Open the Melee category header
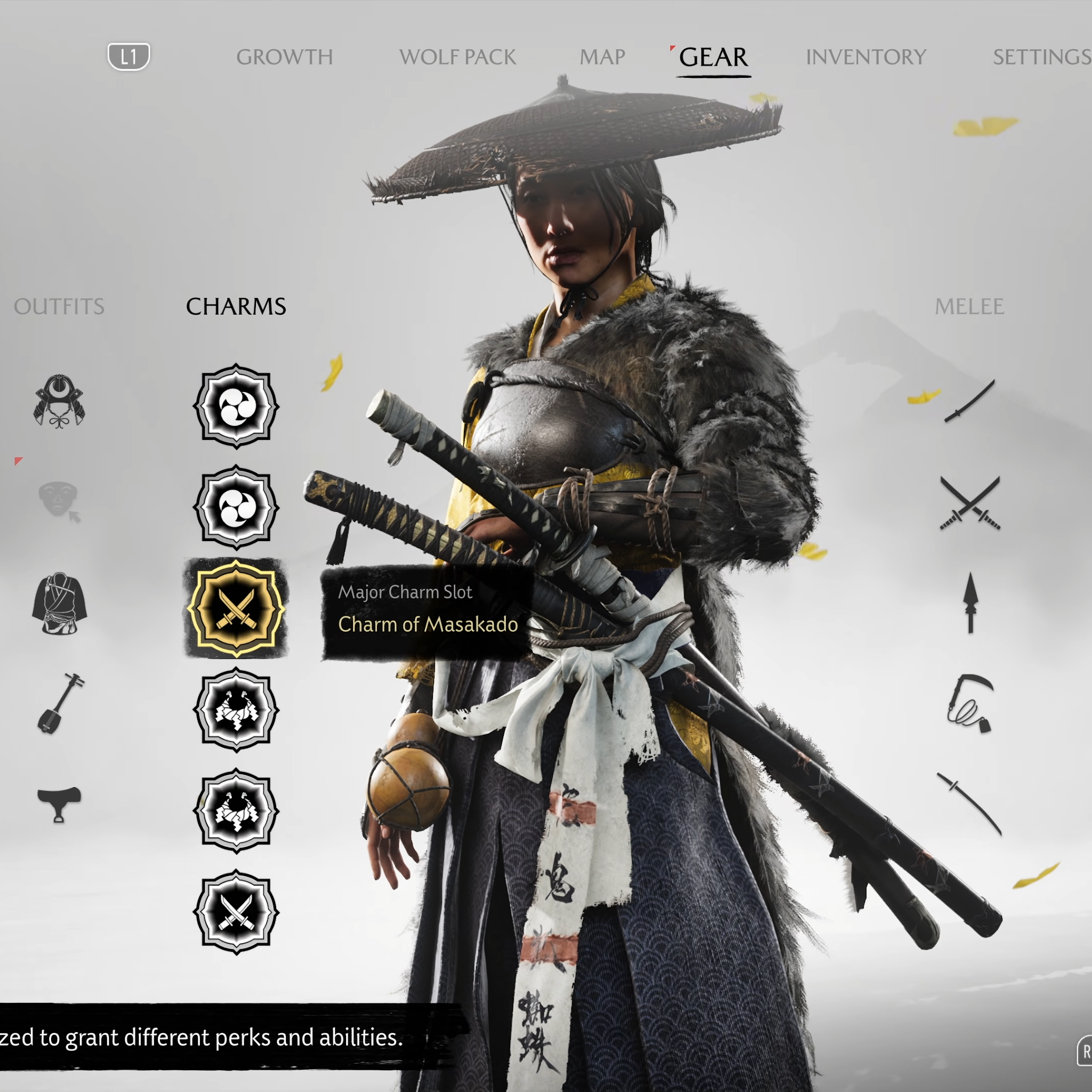Viewport: 1092px width, 1092px height. tap(969, 307)
